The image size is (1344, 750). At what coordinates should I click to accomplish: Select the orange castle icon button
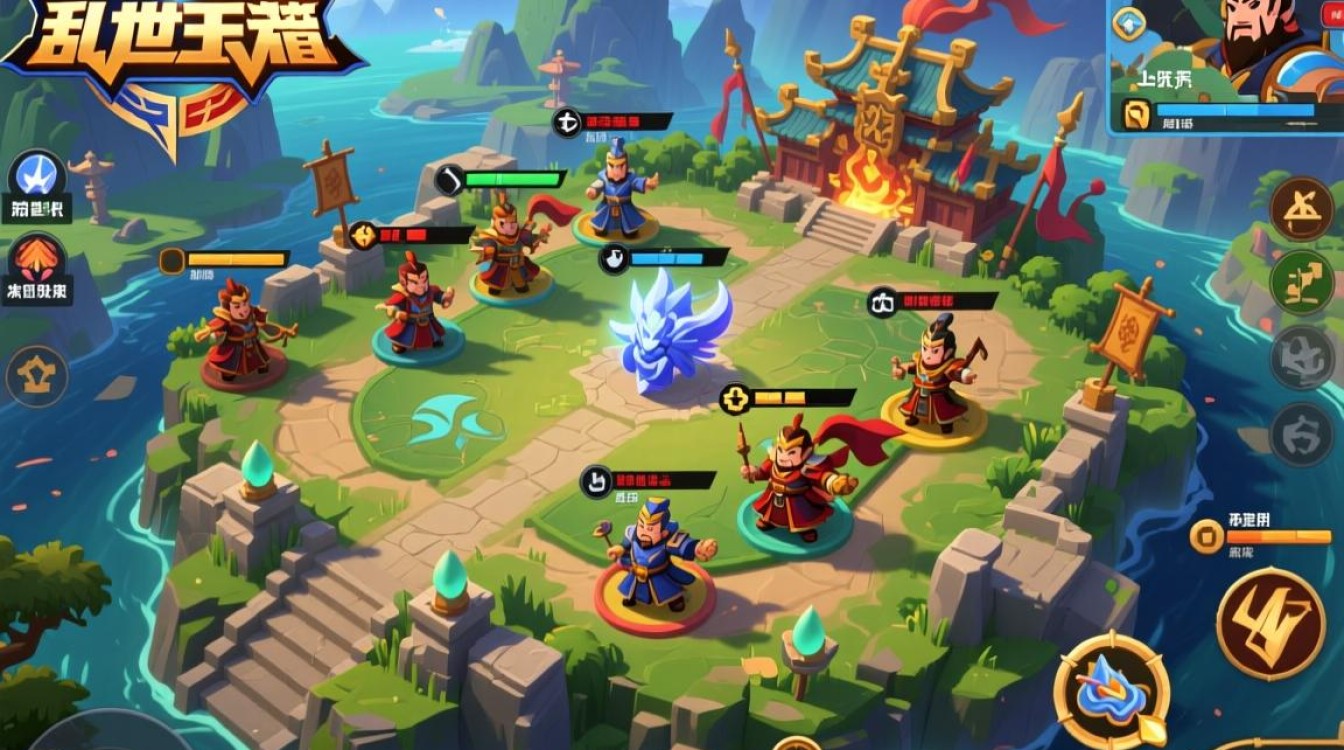pyautogui.click(x=38, y=376)
